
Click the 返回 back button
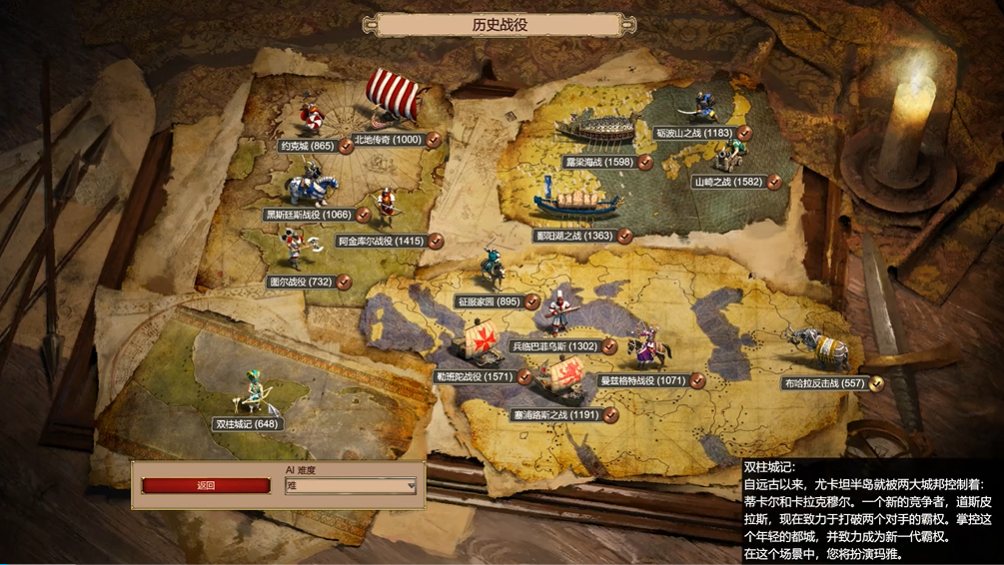click(206, 486)
